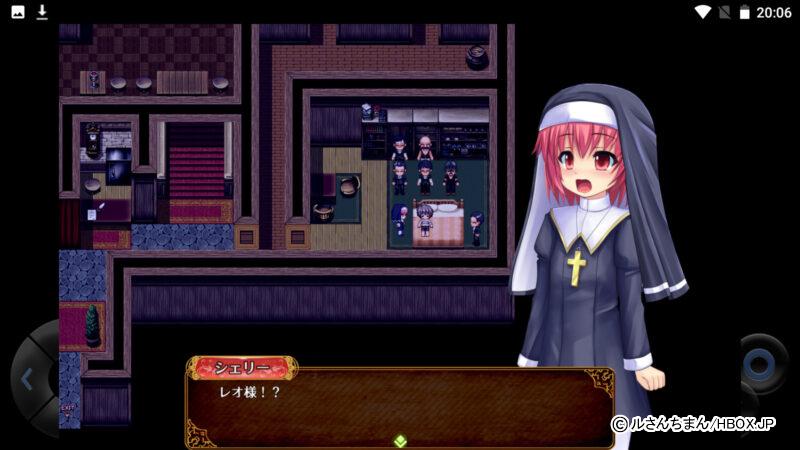This screenshot has width=800, height=450.
Task: Open the download notification in status bar
Action: [x=42, y=12]
